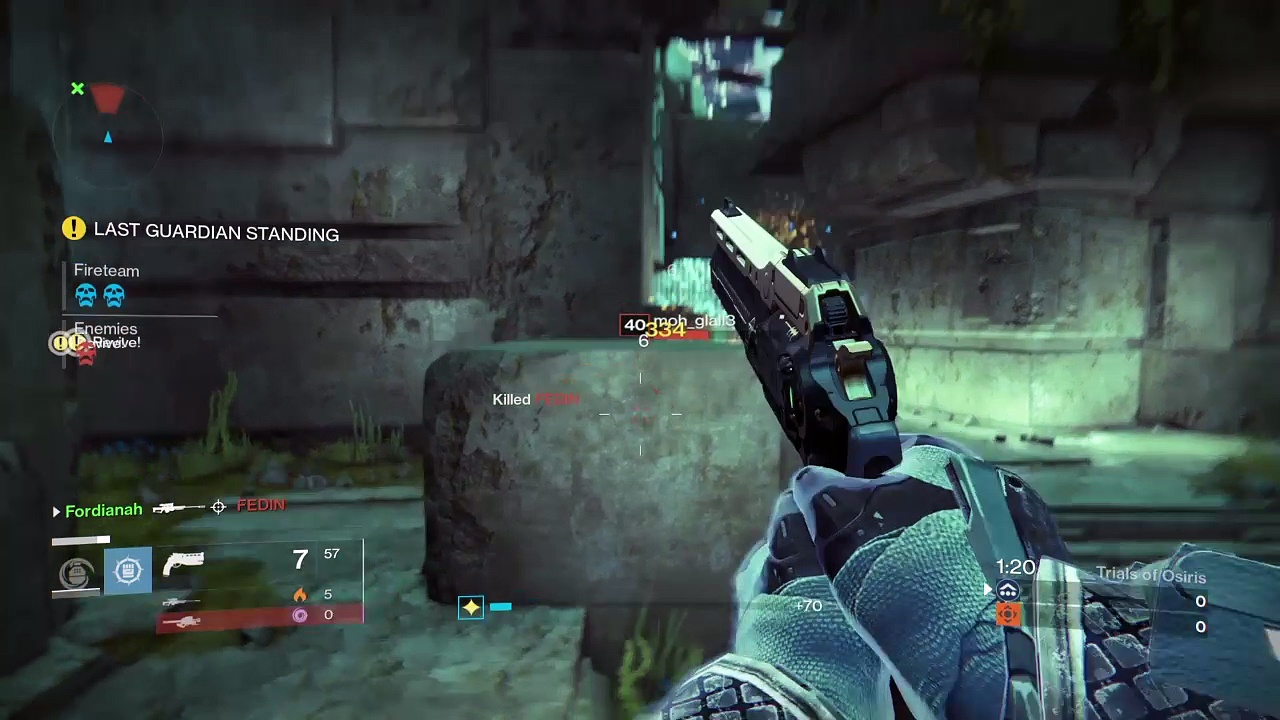Select the blue team emblem on scoreboard
1280x720 pixels.
(1008, 592)
